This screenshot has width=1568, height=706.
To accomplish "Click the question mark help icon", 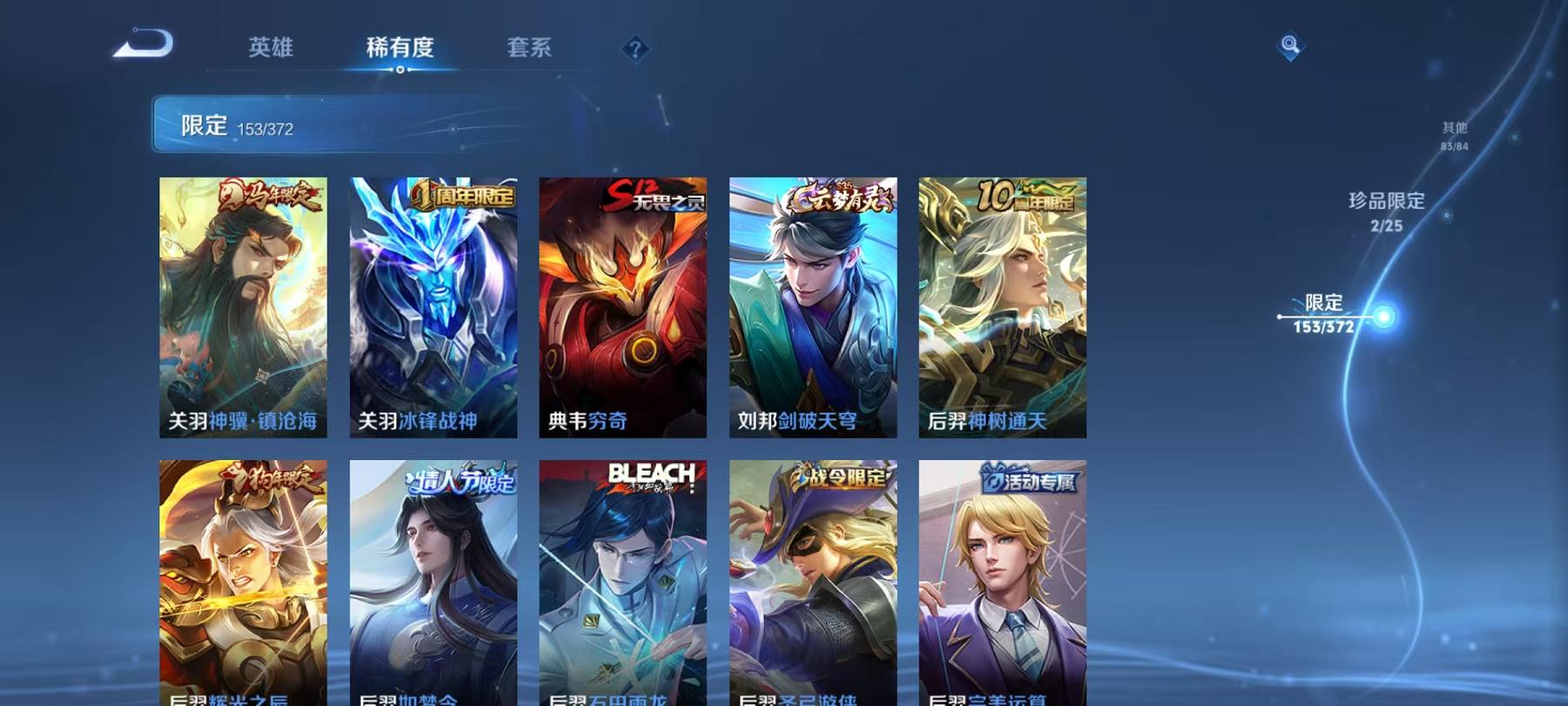I will (x=635, y=50).
